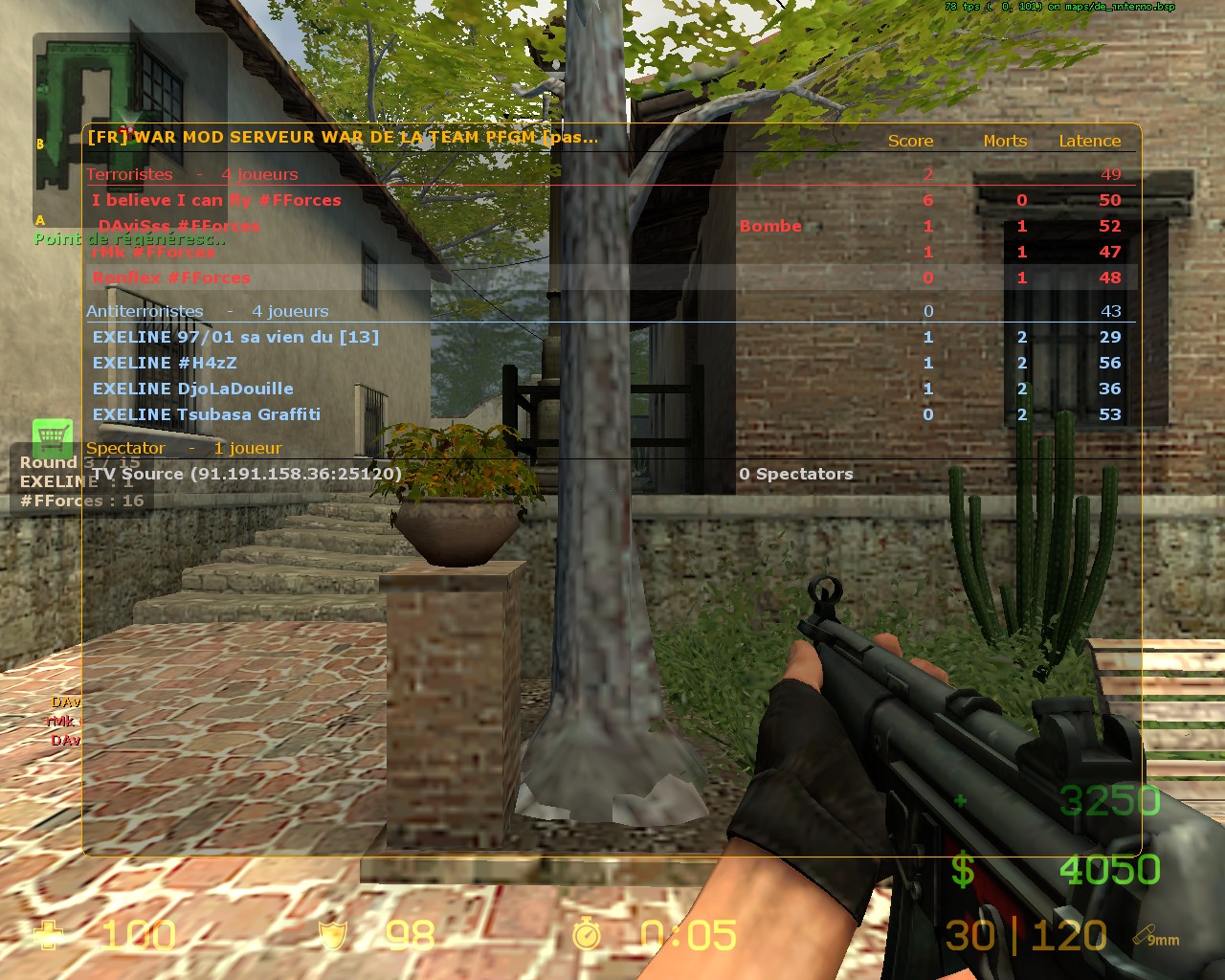Click the TV Source spectator entry

[x=247, y=474]
